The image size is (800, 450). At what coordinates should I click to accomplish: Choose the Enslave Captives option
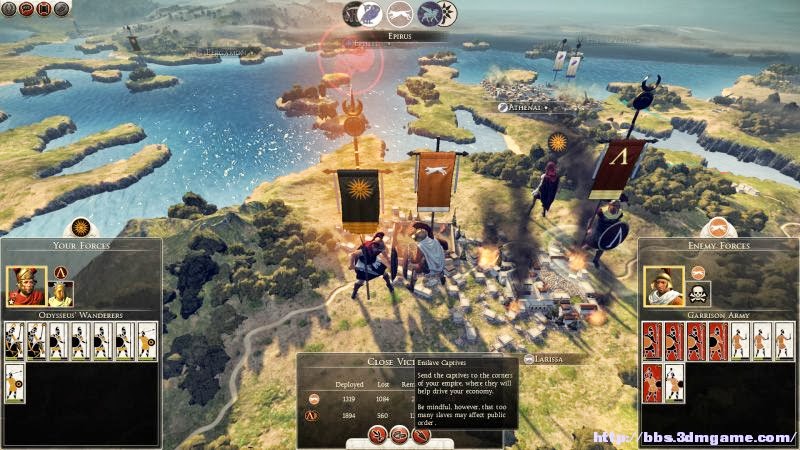(399, 434)
